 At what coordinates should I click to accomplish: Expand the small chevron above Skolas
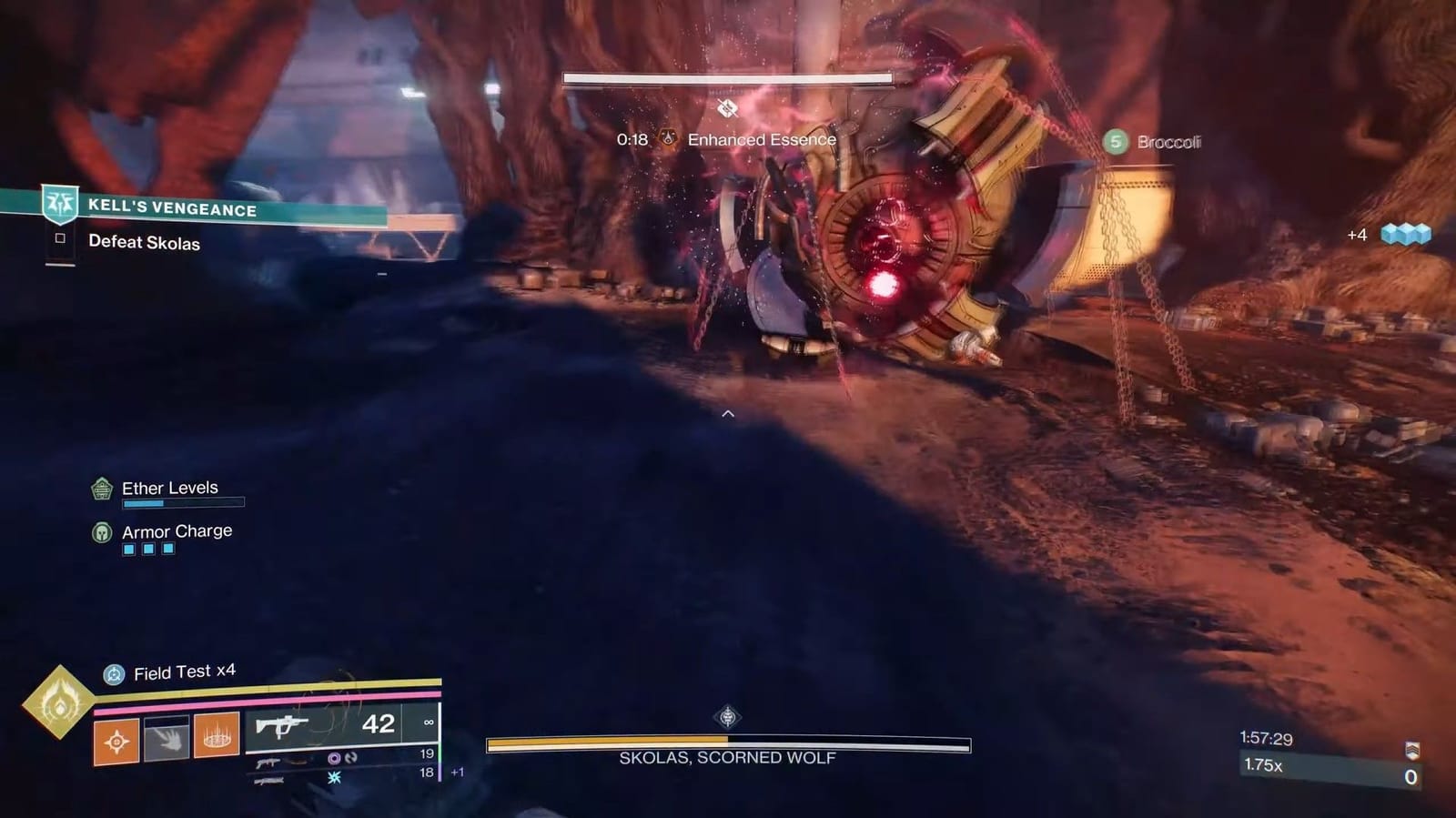point(726,412)
